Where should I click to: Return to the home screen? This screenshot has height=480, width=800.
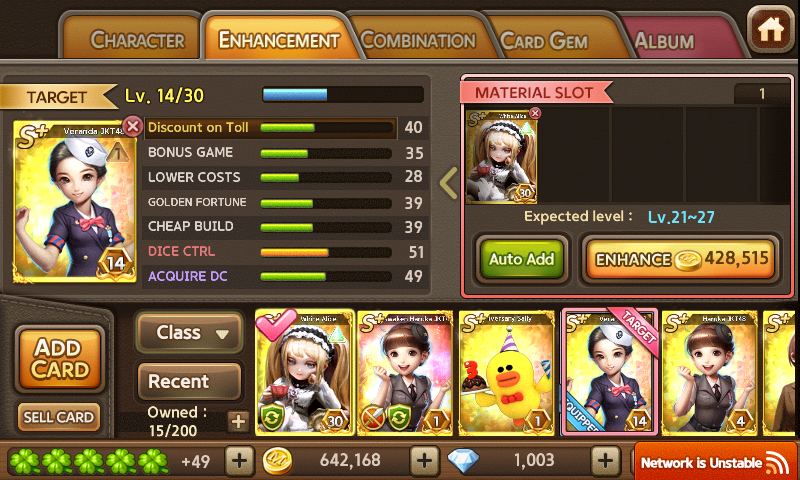(x=770, y=28)
